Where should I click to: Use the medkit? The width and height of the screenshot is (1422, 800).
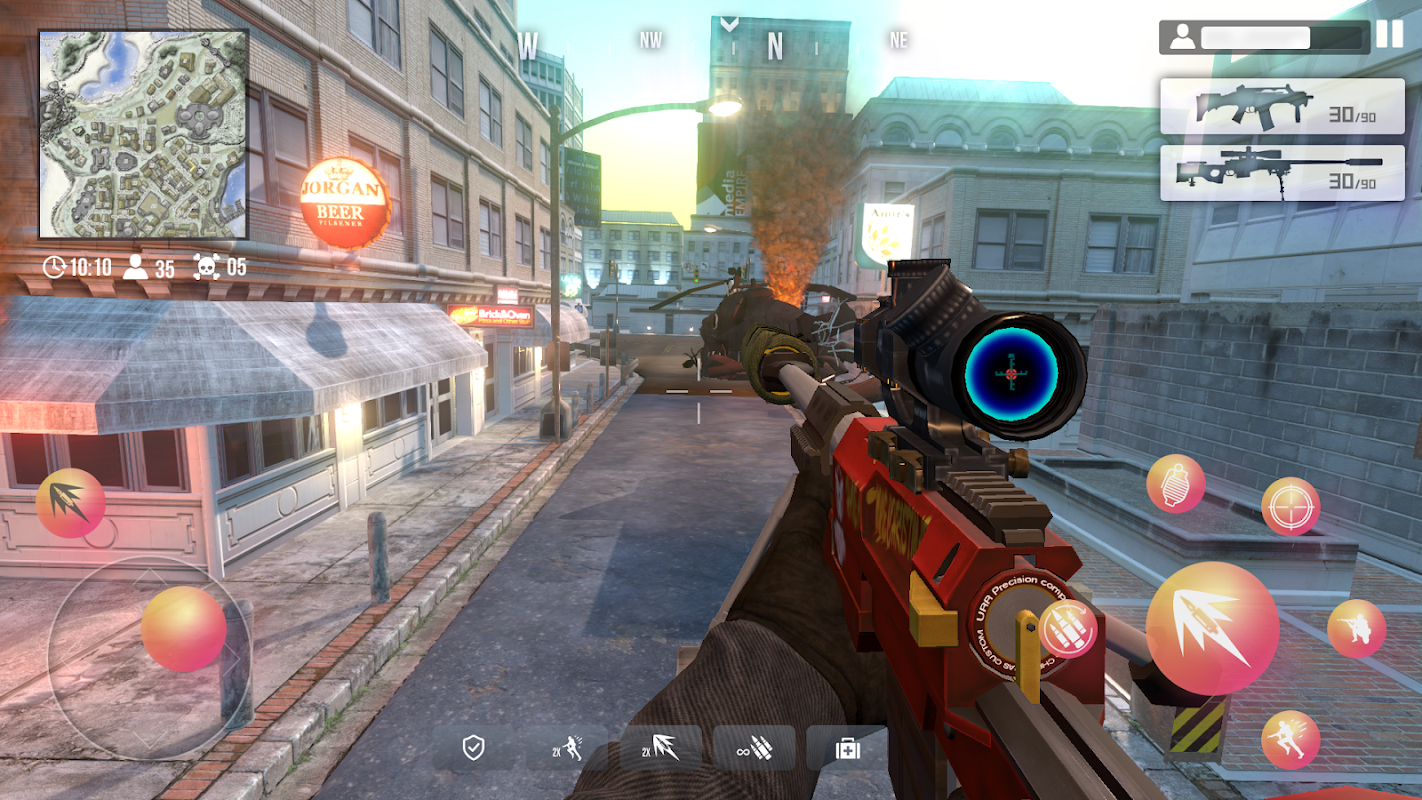(x=847, y=748)
